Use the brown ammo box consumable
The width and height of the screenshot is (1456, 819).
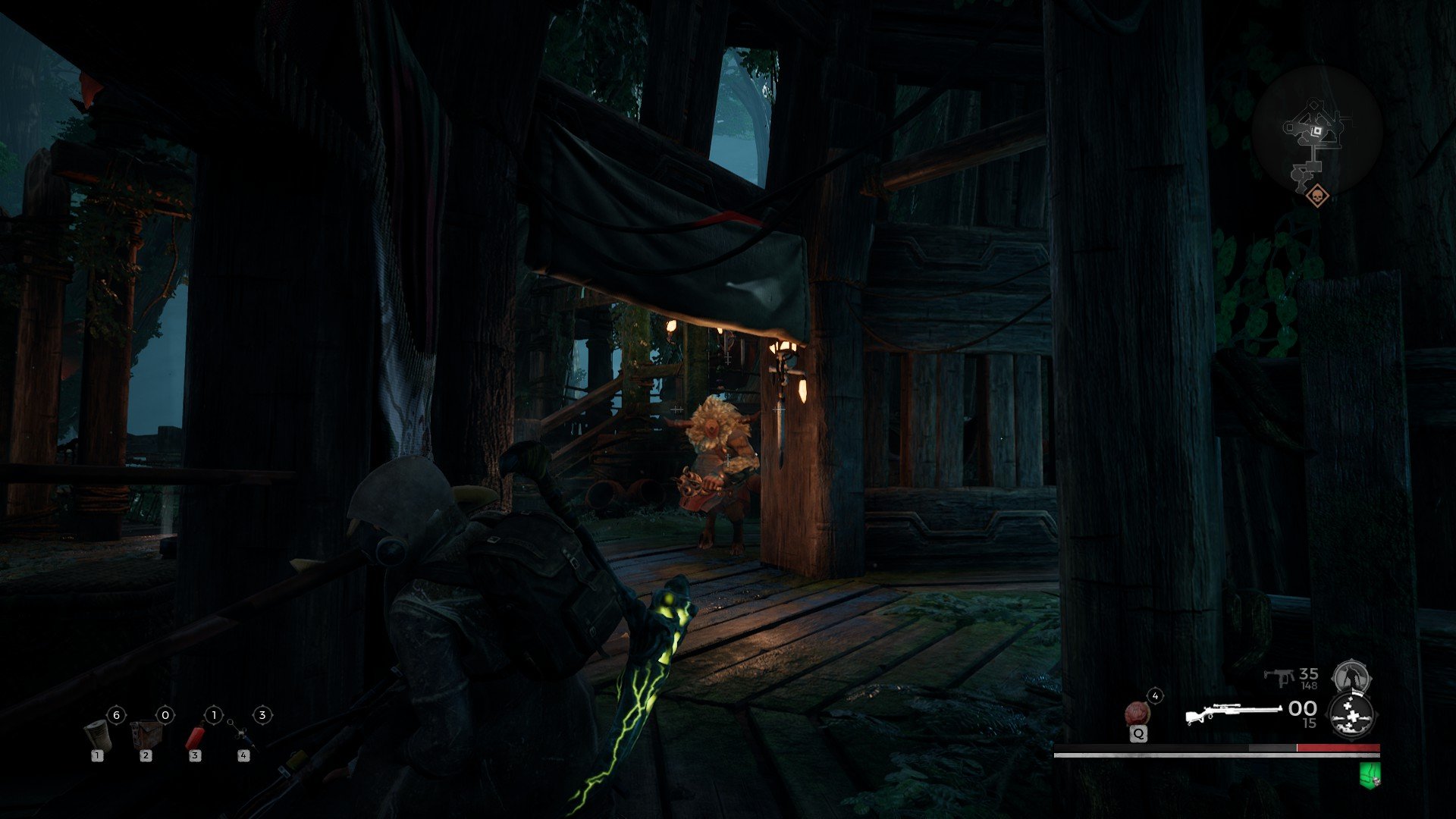(x=146, y=734)
